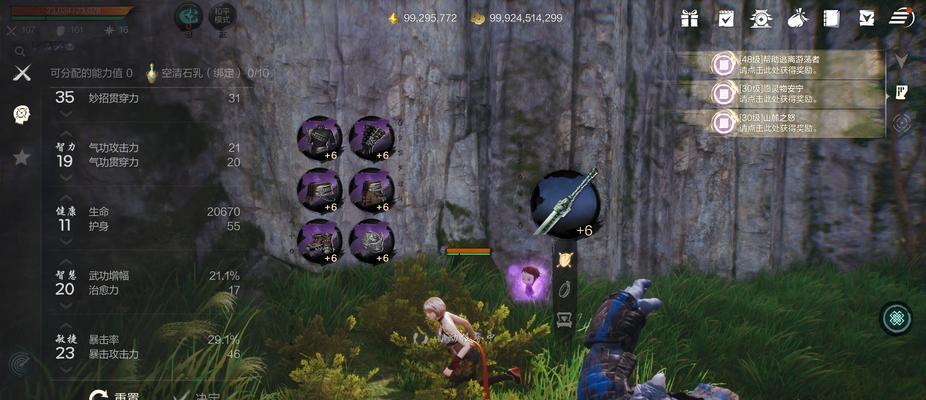Viewport: 926px width, 400px height.
Task: Open the money pouch shop icon
Action: click(x=797, y=18)
